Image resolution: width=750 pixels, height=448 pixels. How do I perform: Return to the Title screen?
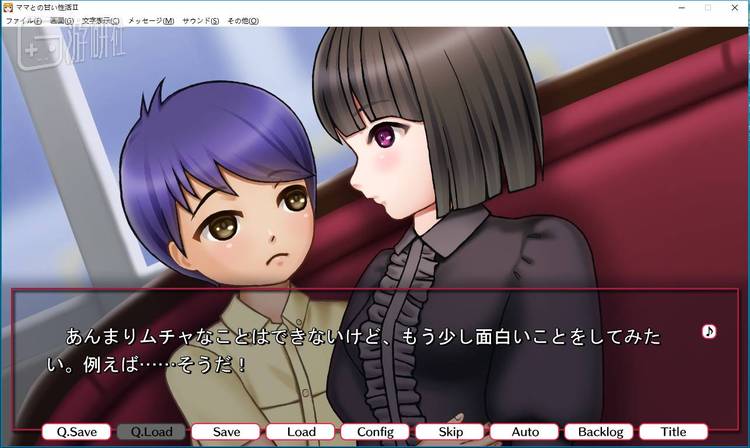click(x=673, y=432)
